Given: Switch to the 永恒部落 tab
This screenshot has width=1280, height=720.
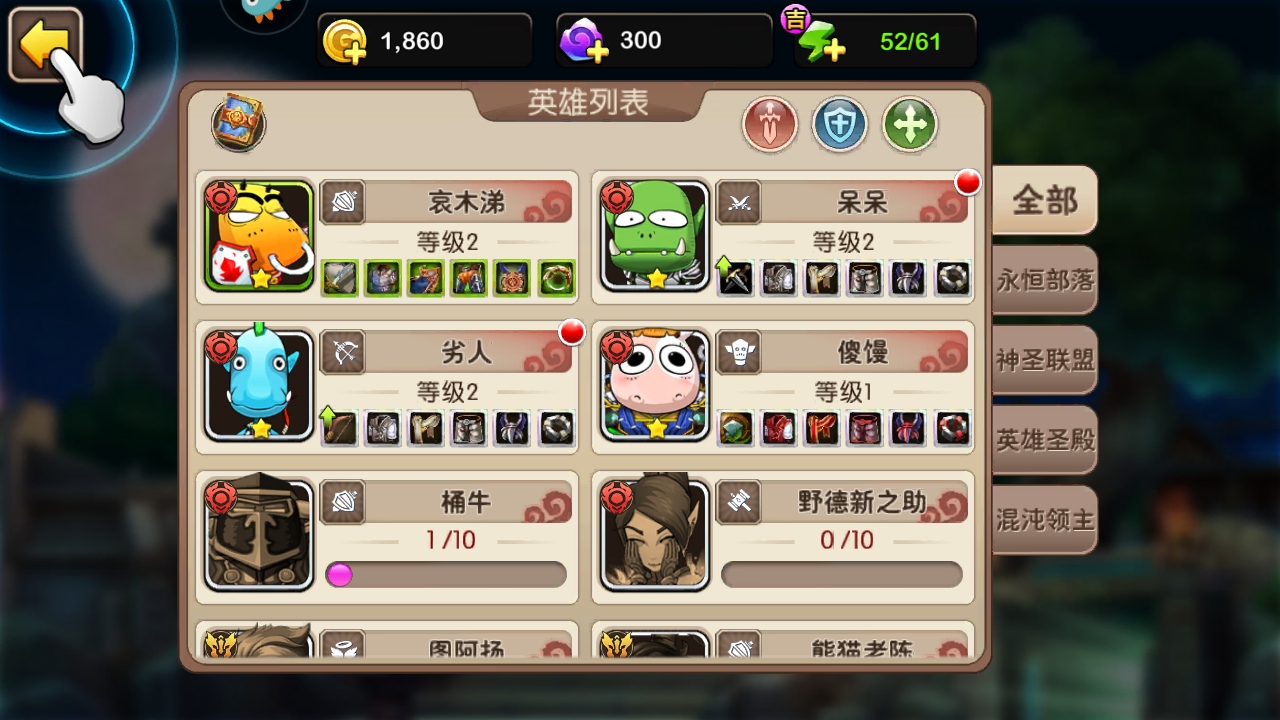Looking at the screenshot, I should click(1044, 280).
